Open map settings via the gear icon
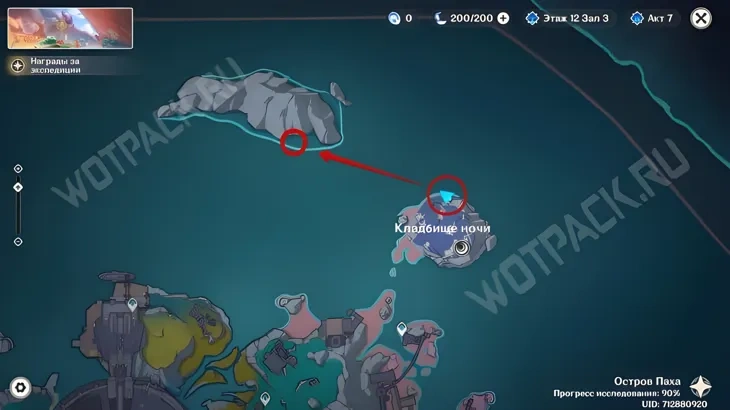730x410 pixels. [x=18, y=387]
